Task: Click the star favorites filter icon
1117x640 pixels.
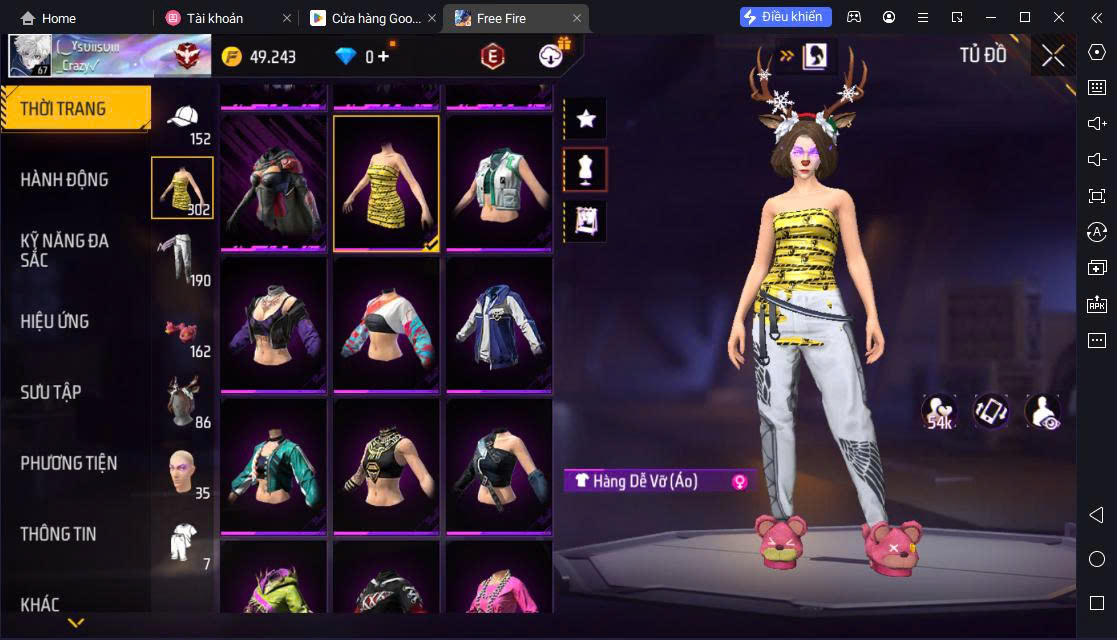Action: 586,119
